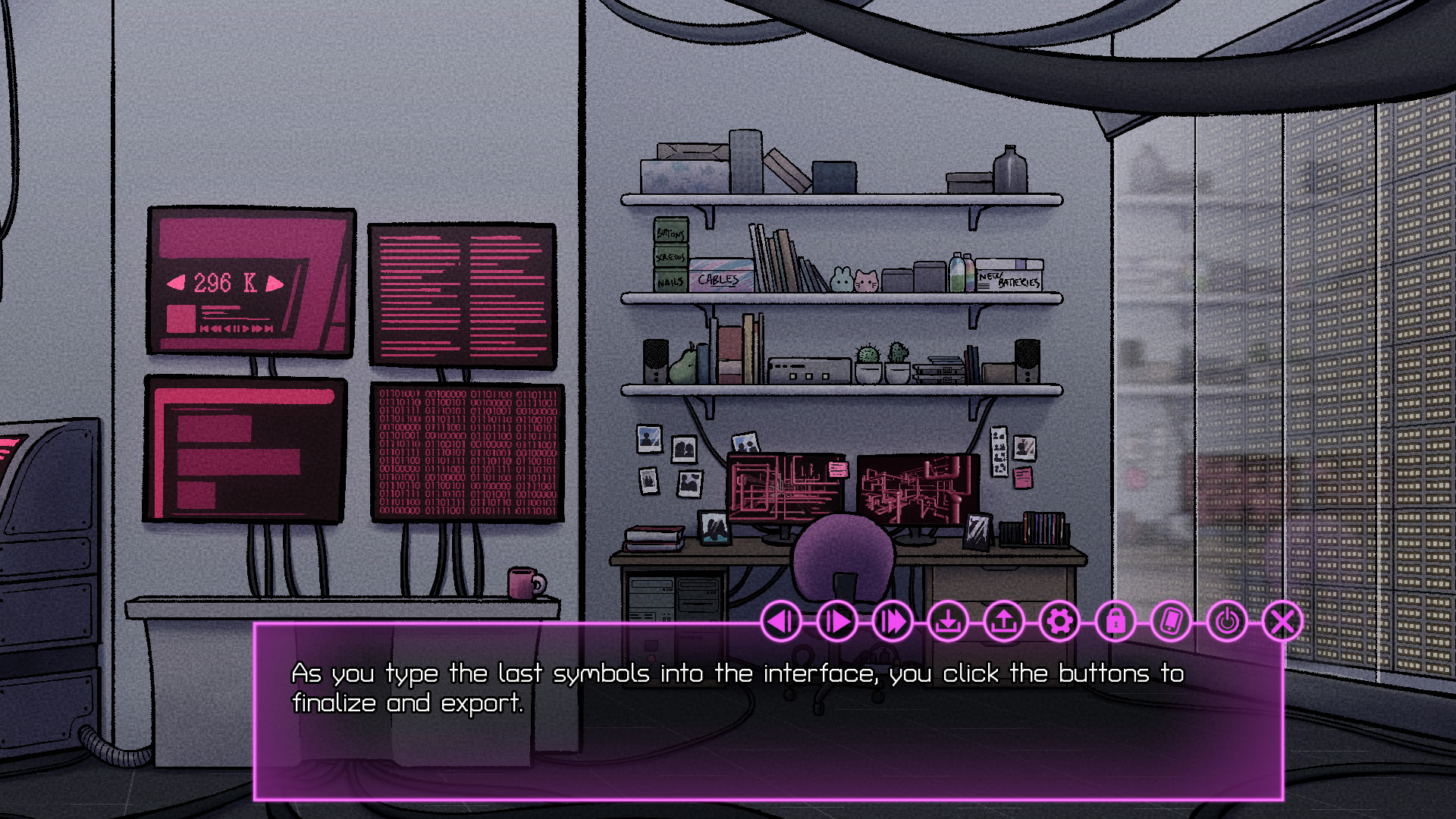Click the single-arrow forward button
This screenshot has width=1456, height=819.
(837, 622)
